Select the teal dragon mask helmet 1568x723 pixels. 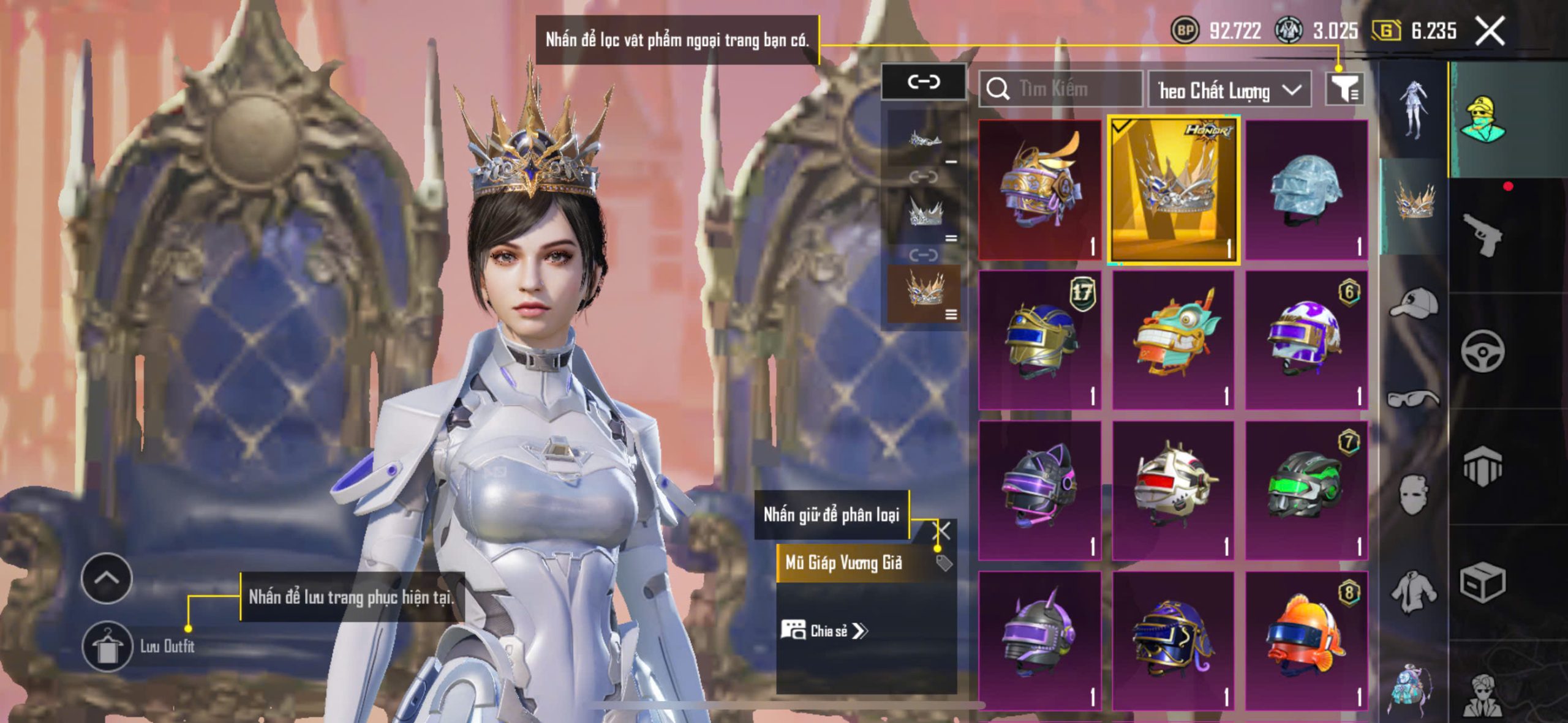click(1173, 340)
